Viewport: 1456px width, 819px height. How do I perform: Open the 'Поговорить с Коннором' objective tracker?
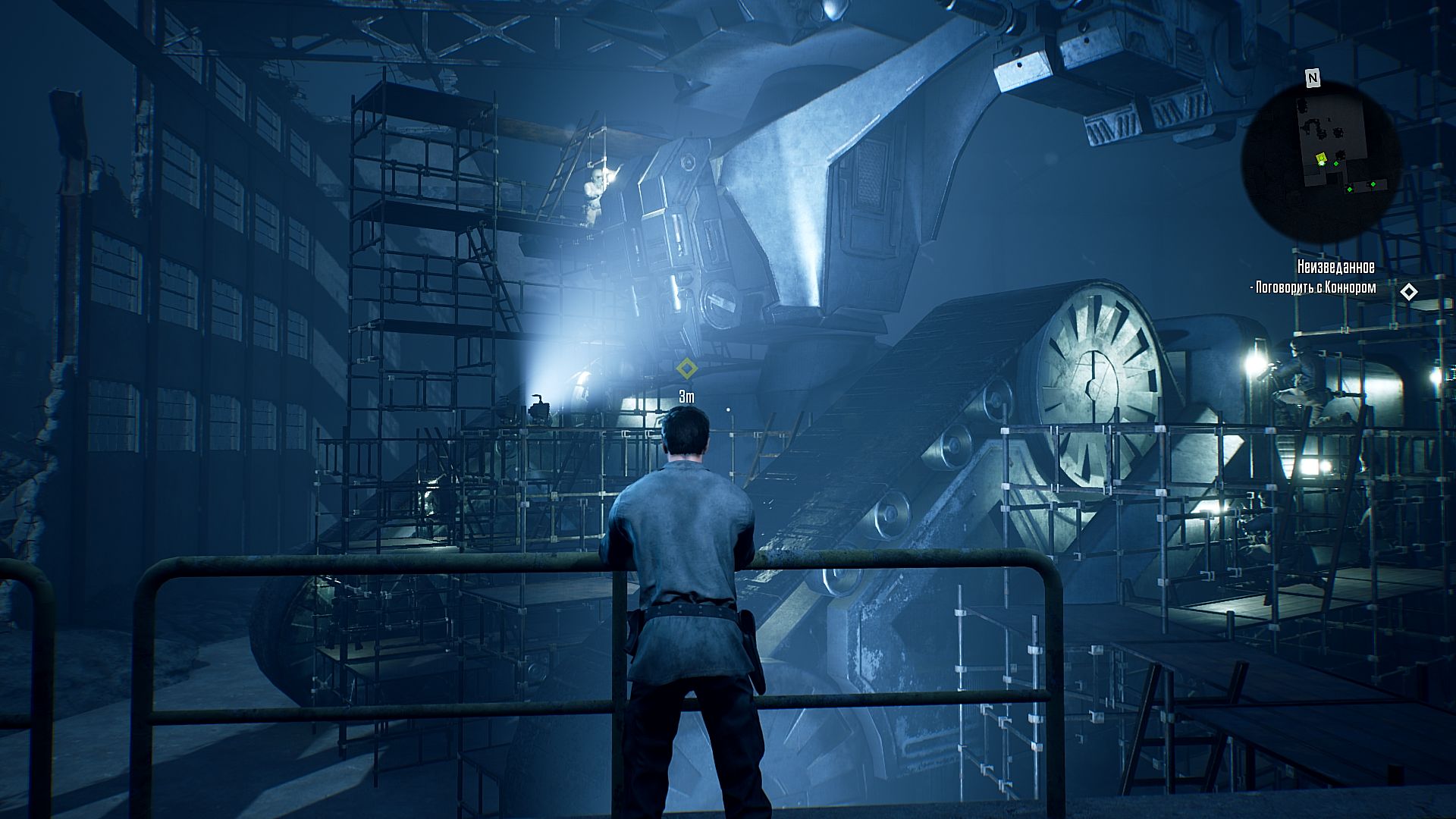[1316, 288]
